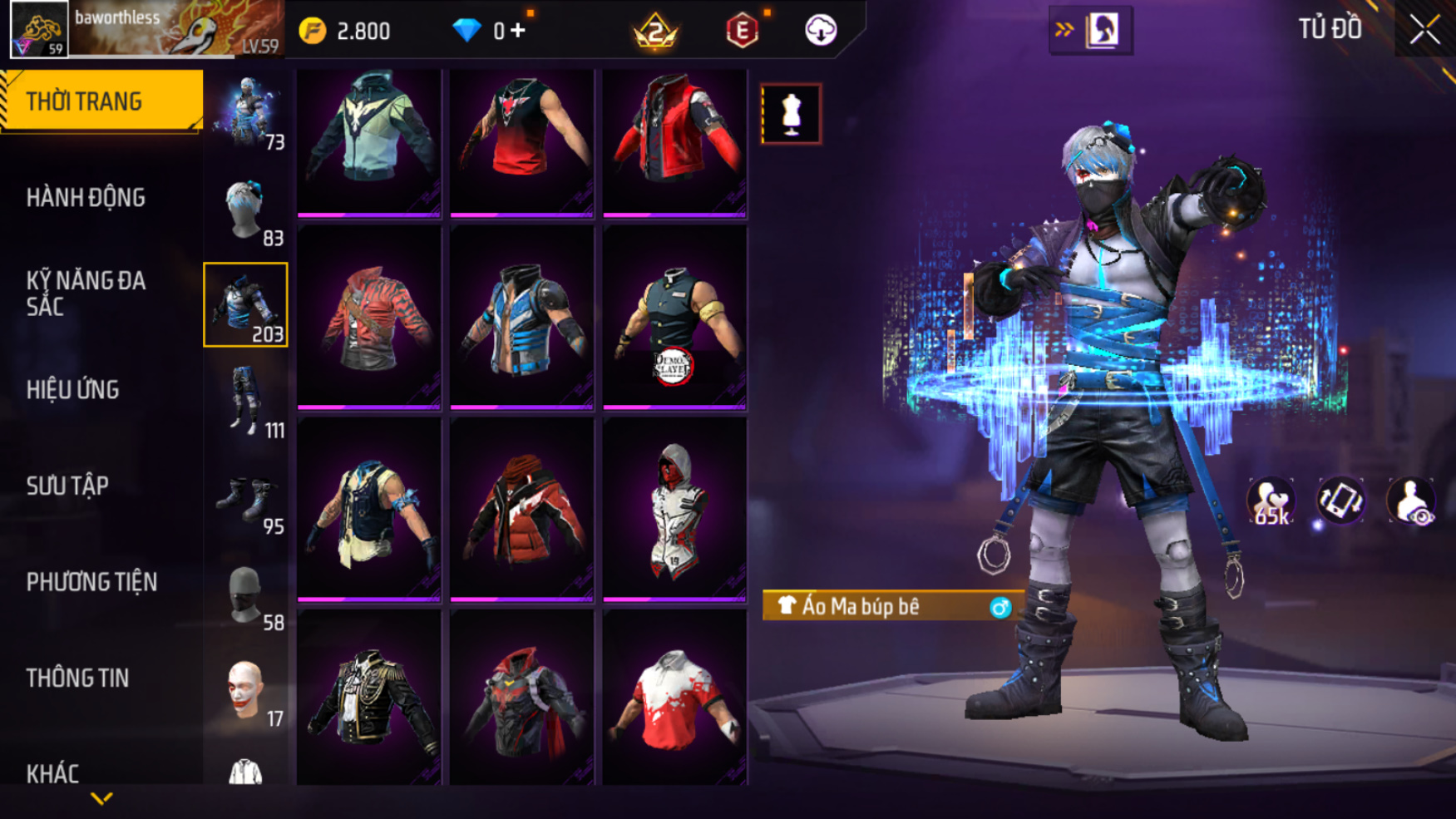Viewport: 1456px width, 819px height.
Task: Go to the SƯU TẬP tab
Action: coord(67,486)
